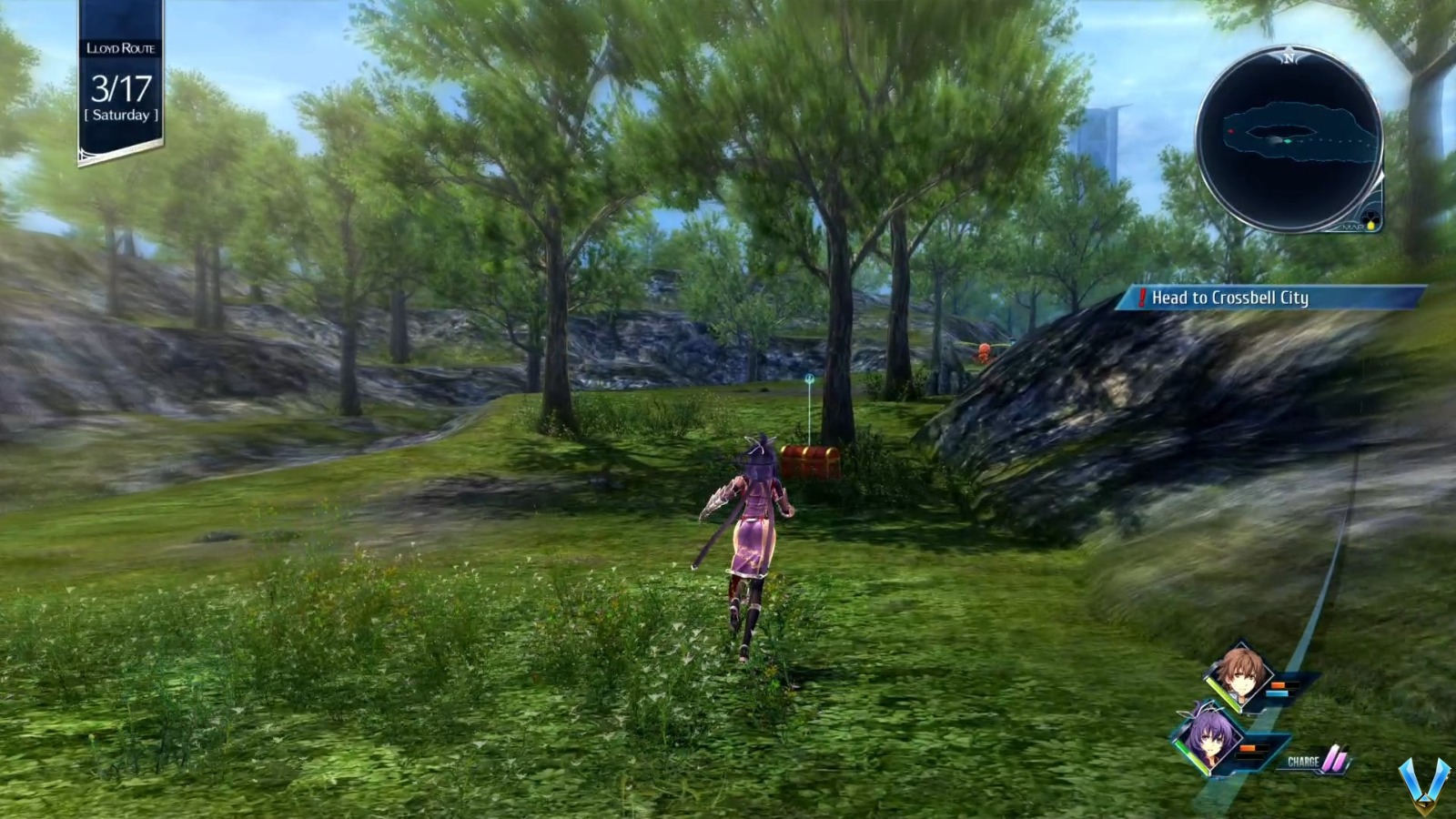Click the gold V emblem watermark
Screen dimensions: 1456x819
pos(1425,783)
